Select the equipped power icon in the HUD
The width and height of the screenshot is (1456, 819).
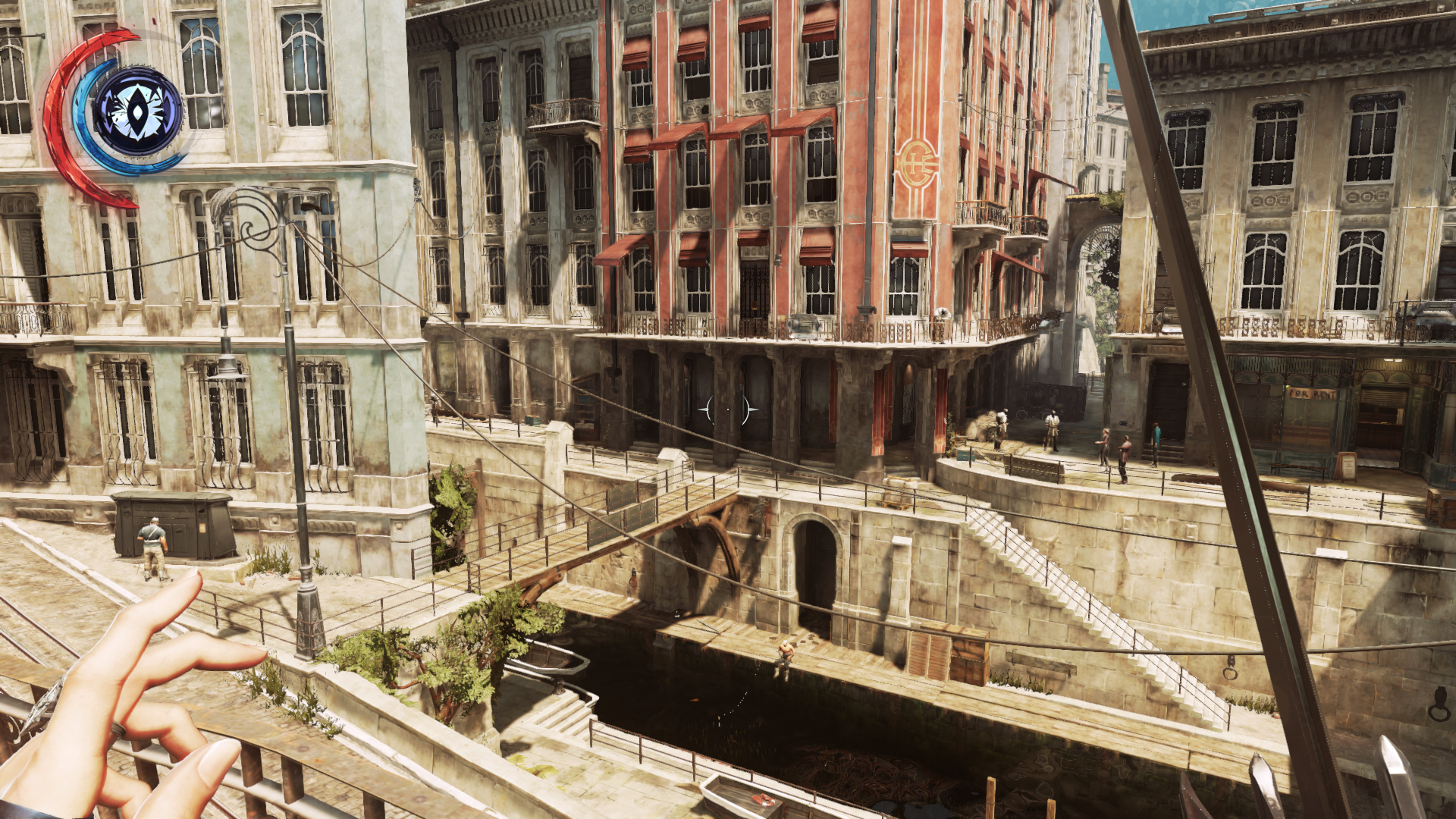138,112
